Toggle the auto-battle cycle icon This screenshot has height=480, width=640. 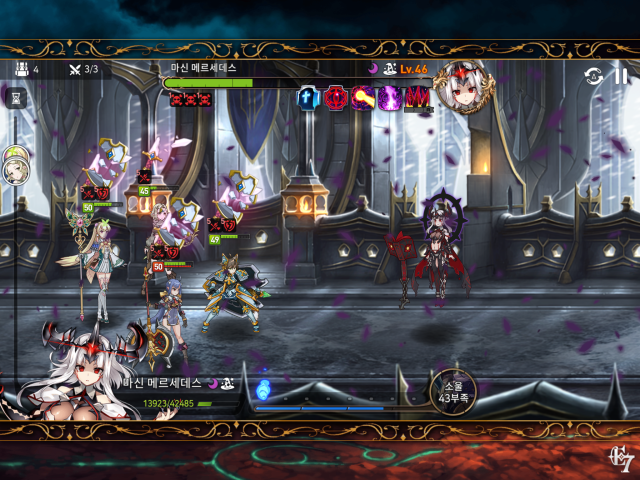tap(594, 76)
